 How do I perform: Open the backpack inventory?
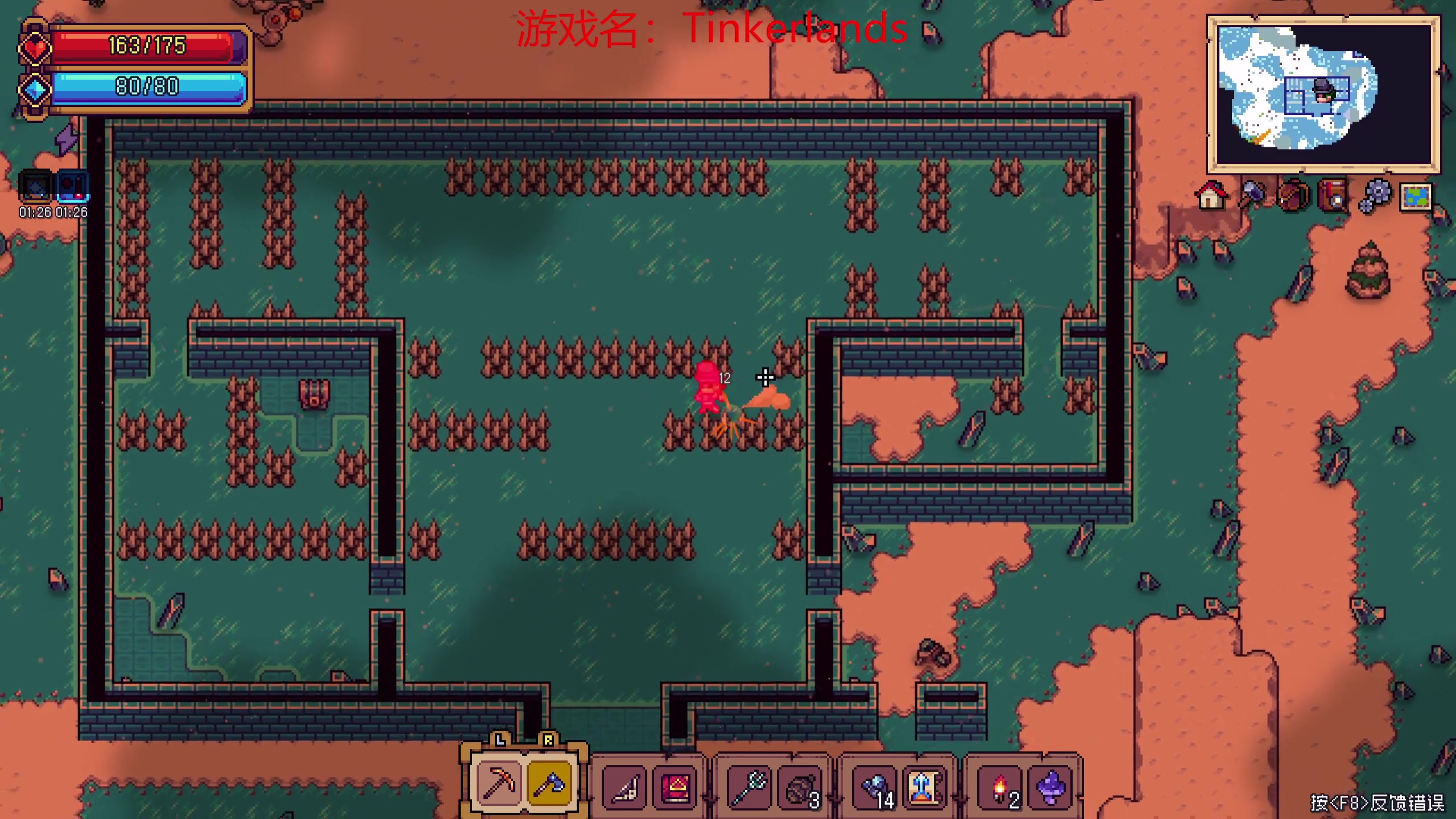point(1293,196)
